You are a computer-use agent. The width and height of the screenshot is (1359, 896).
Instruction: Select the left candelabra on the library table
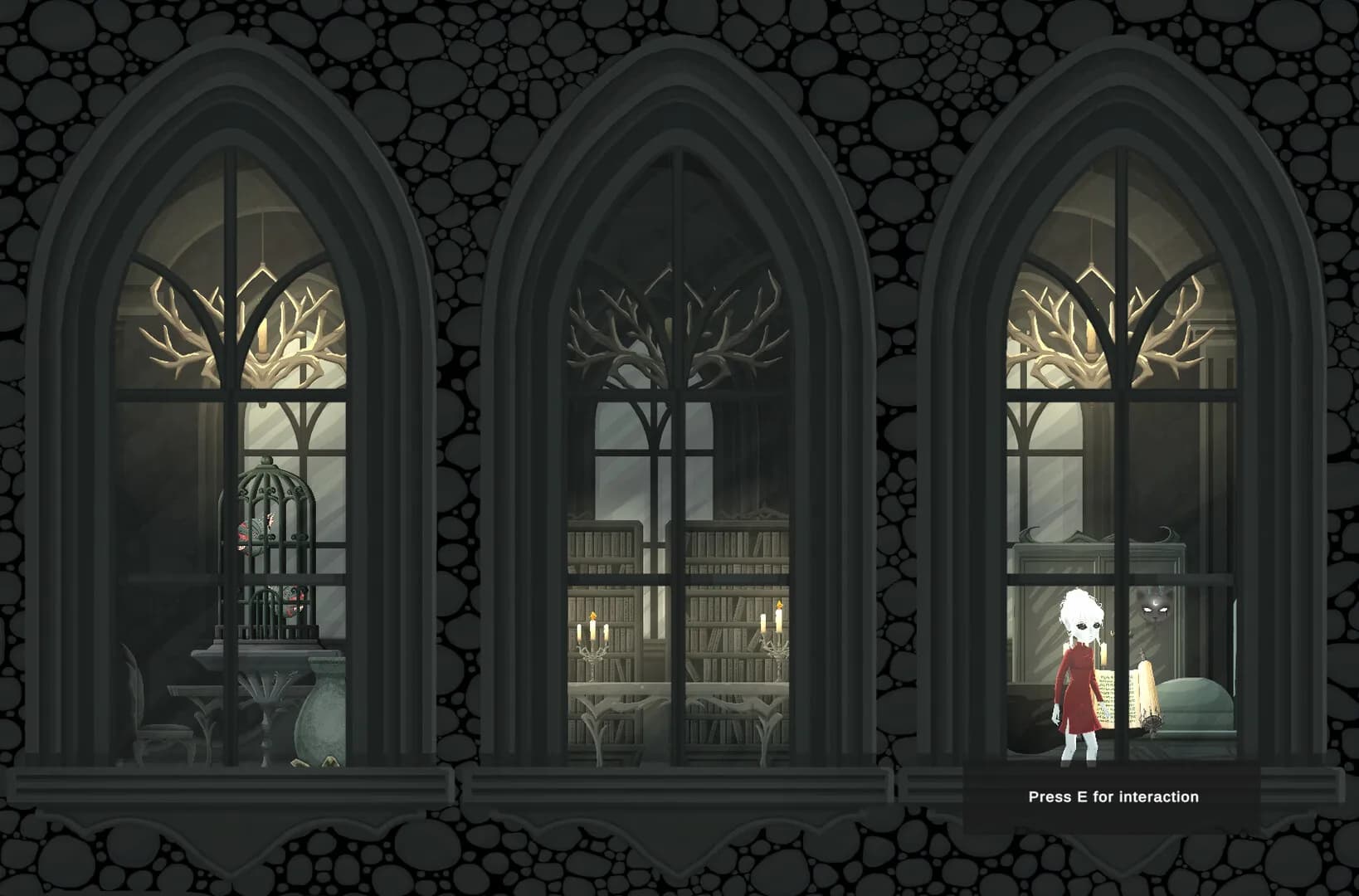pyautogui.click(x=594, y=647)
